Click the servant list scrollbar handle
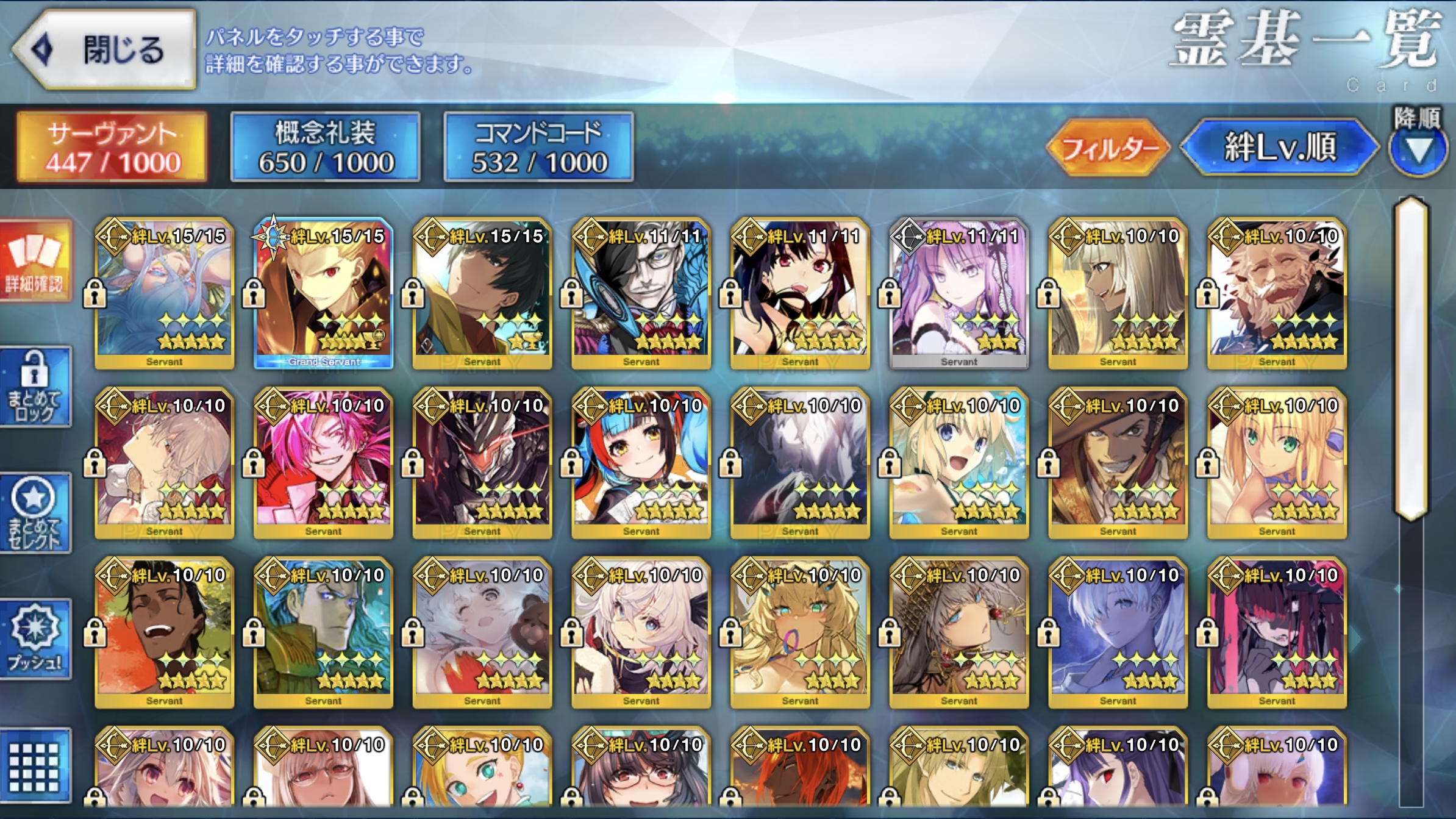Viewport: 1456px width, 819px height. pos(1411,360)
